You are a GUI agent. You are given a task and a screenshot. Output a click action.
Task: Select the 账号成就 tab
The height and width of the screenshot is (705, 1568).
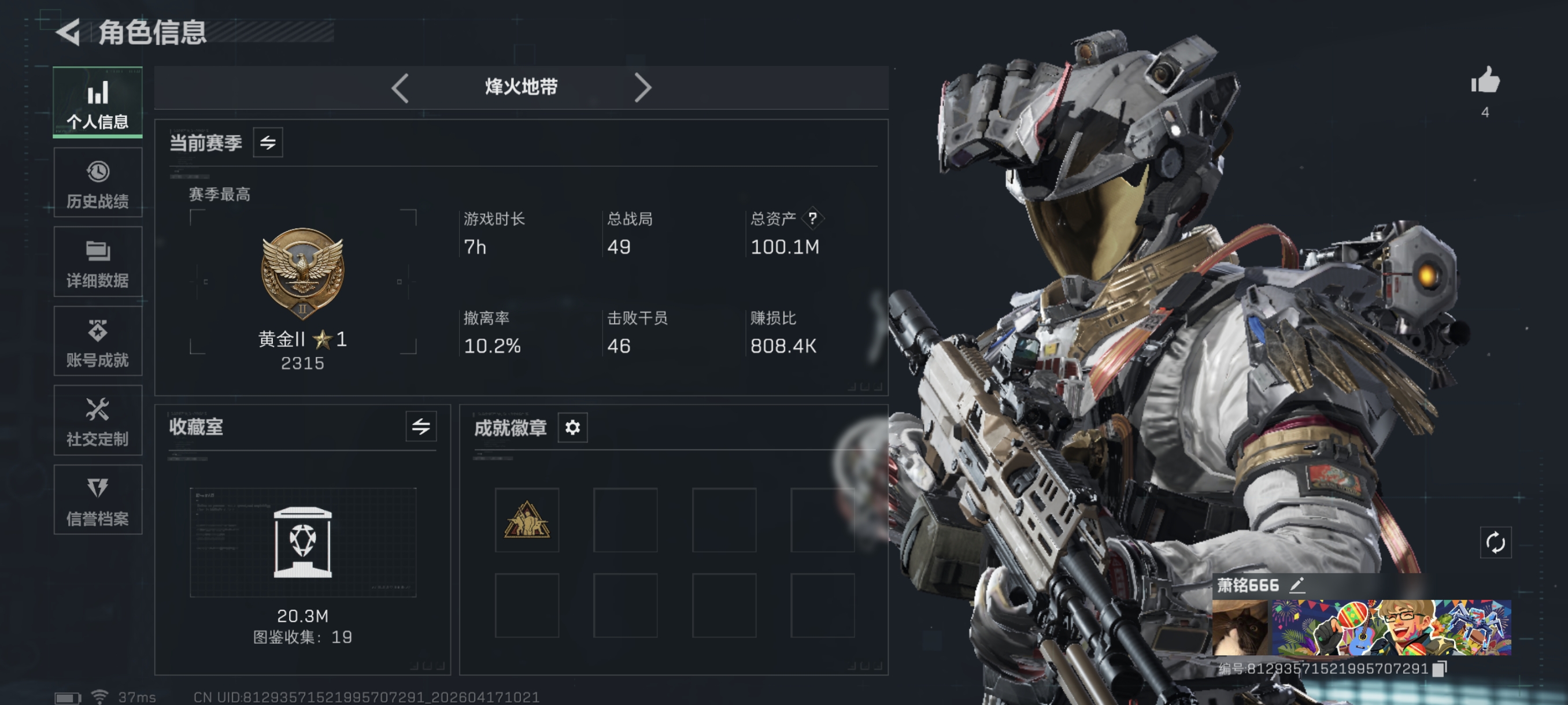pos(97,342)
